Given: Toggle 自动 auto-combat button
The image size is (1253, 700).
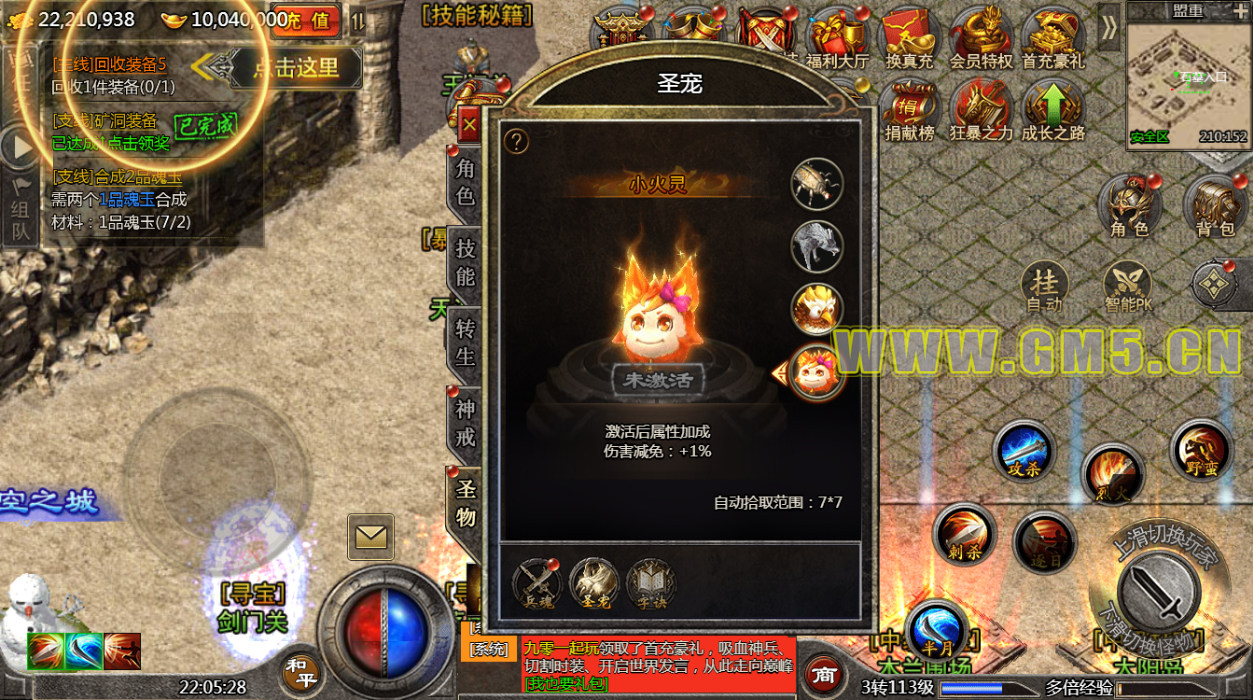Looking at the screenshot, I should [x=1044, y=289].
